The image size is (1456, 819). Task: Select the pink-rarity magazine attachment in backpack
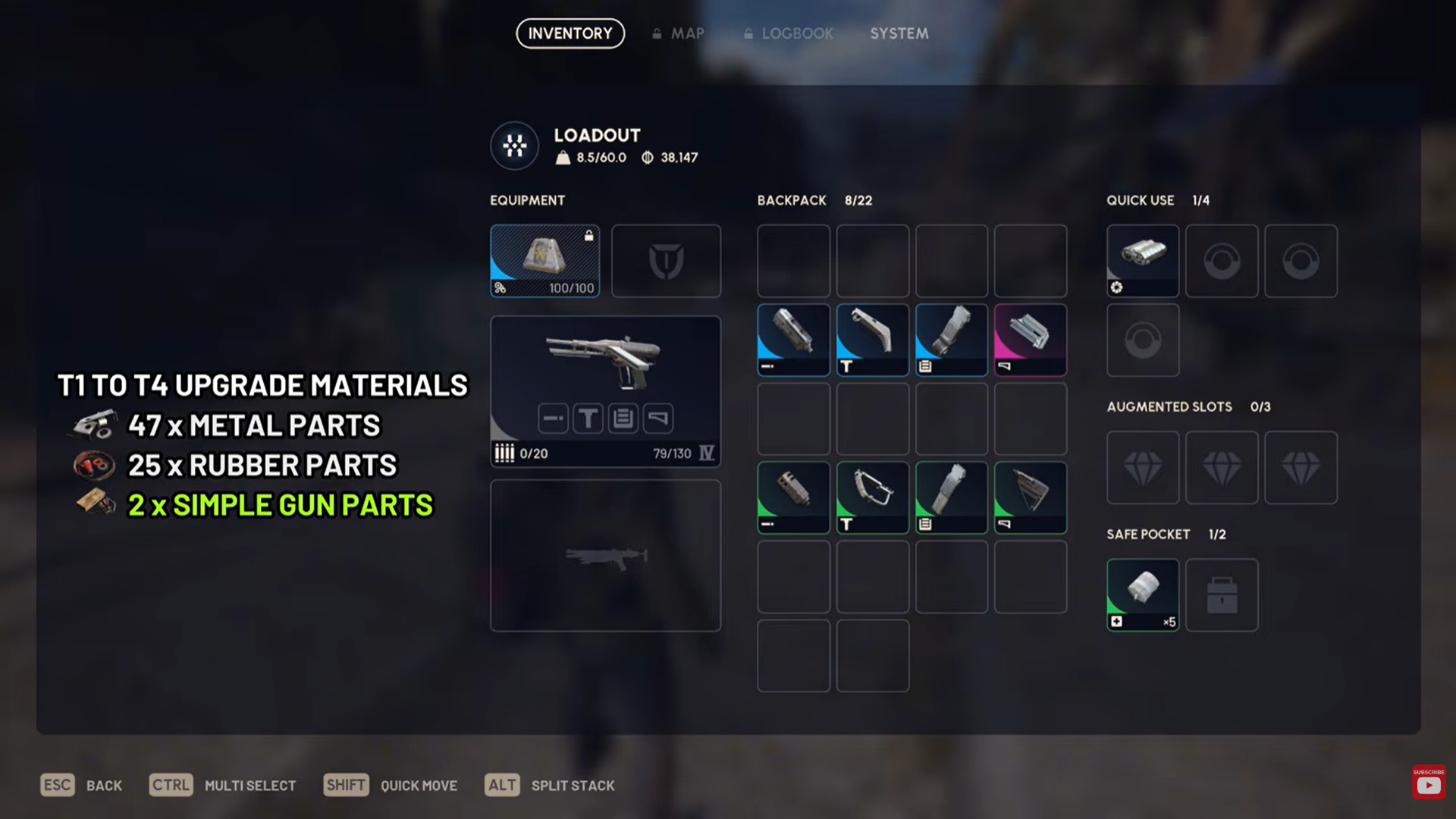[x=1030, y=340]
